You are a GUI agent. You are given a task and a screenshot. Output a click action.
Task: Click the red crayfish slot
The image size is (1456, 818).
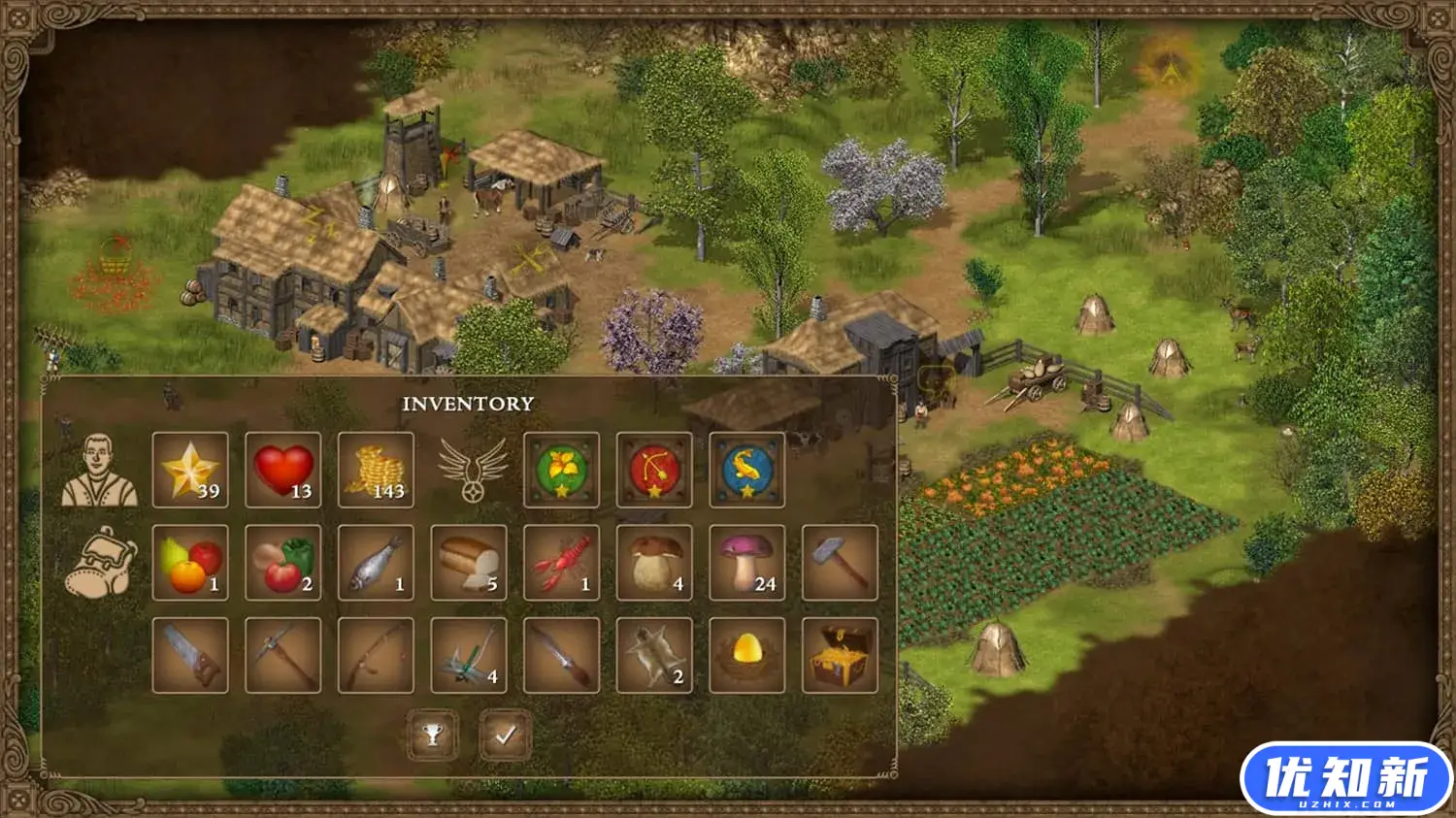pos(561,563)
